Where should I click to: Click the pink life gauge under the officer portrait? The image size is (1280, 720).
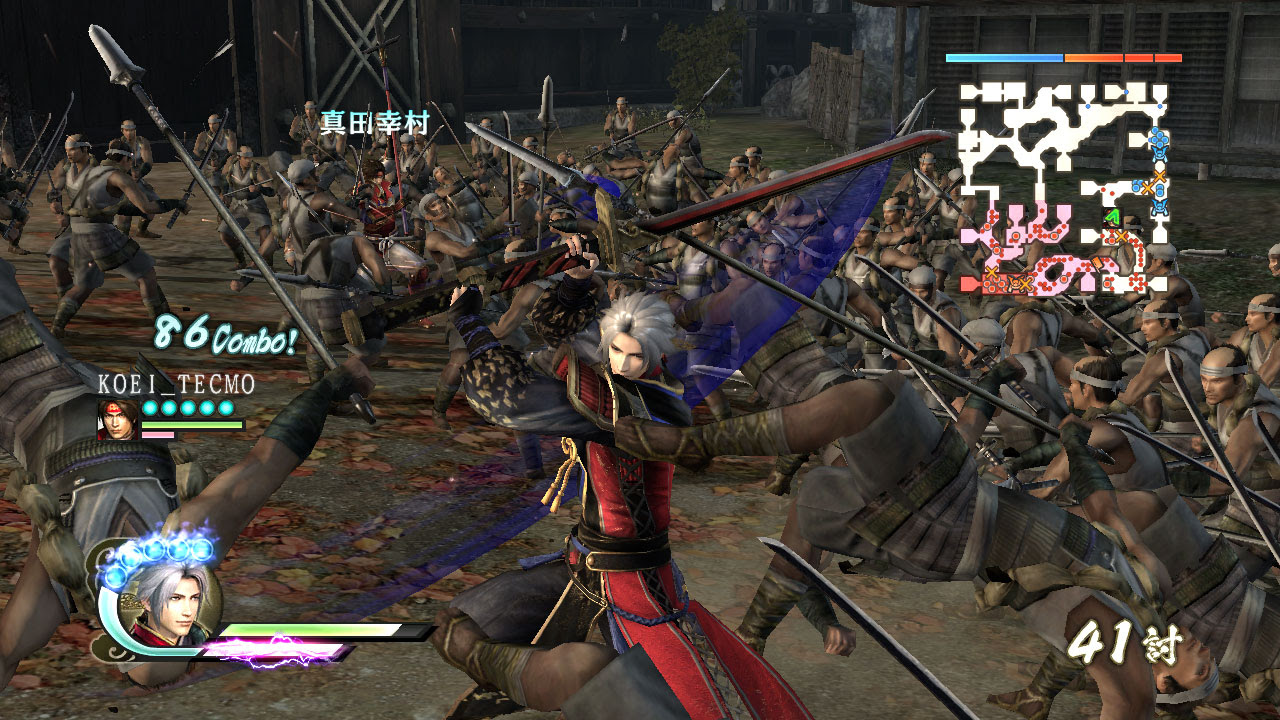(x=158, y=435)
